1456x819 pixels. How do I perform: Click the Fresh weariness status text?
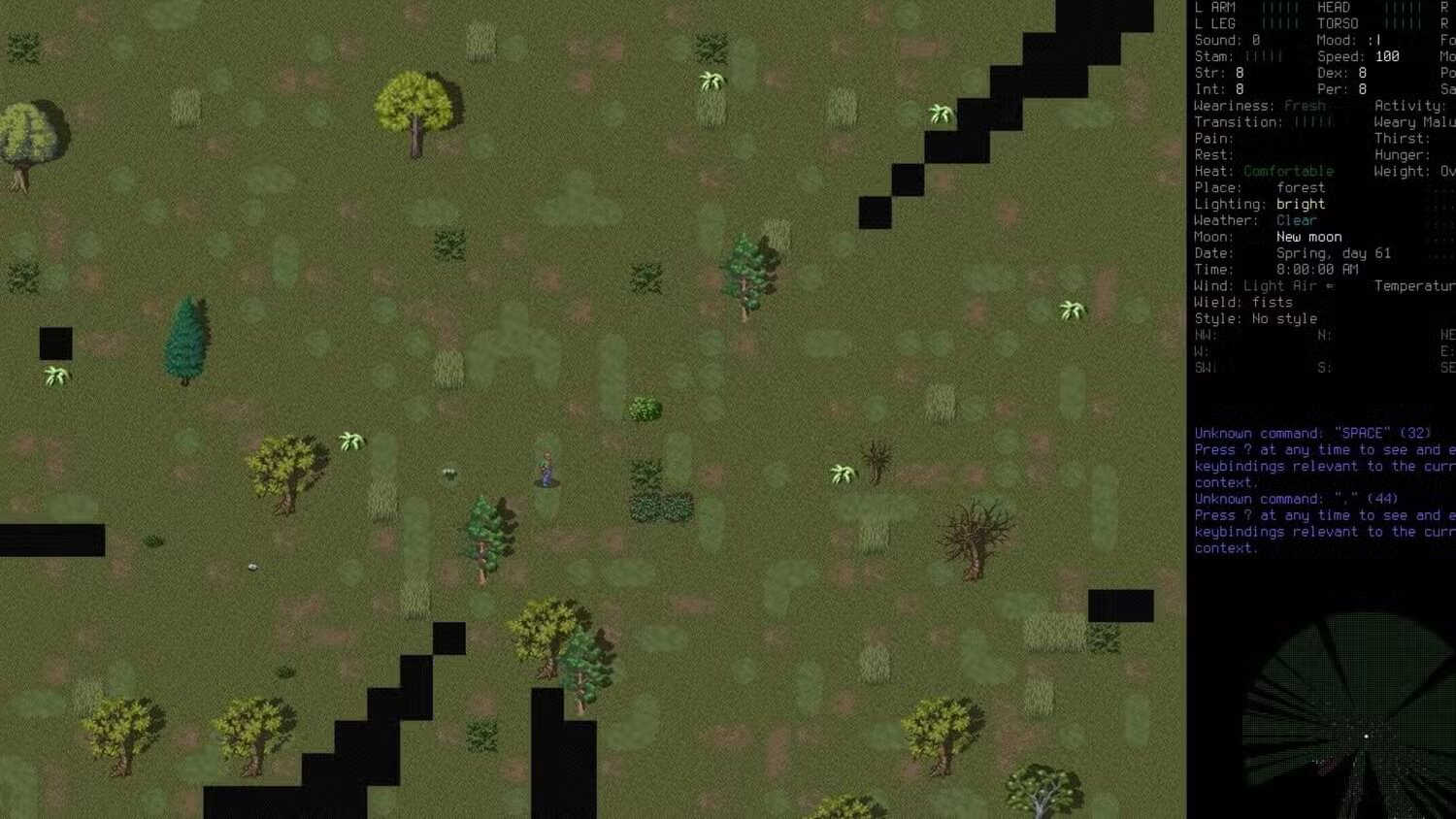coord(1306,105)
